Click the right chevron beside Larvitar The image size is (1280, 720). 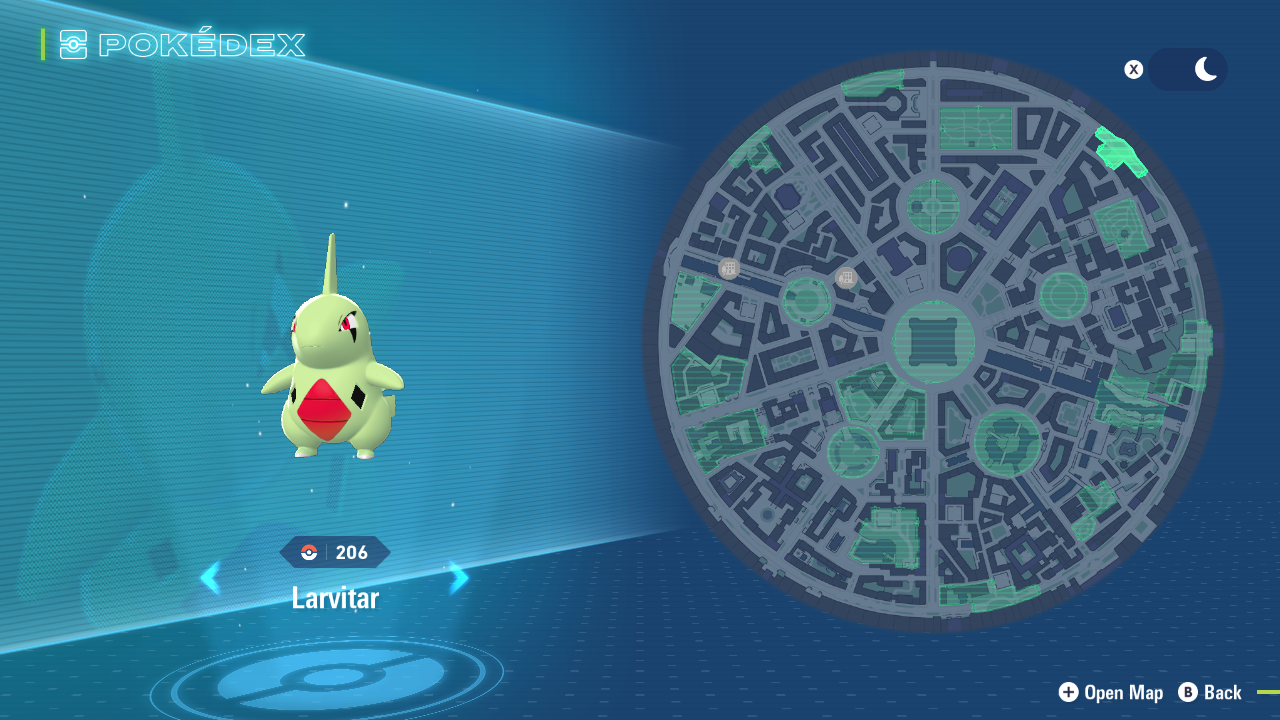458,578
